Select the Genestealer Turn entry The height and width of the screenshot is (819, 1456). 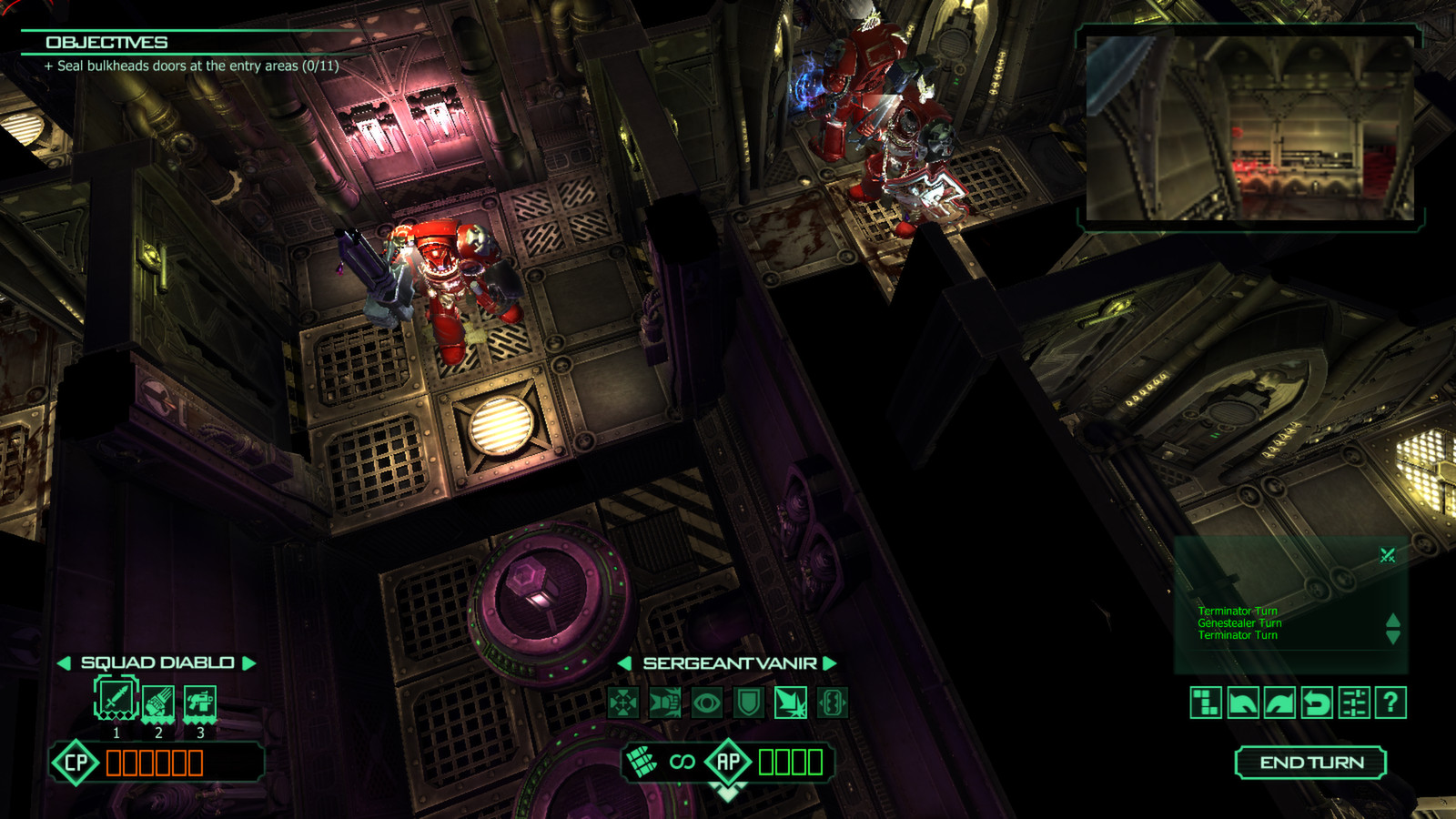(x=1241, y=624)
